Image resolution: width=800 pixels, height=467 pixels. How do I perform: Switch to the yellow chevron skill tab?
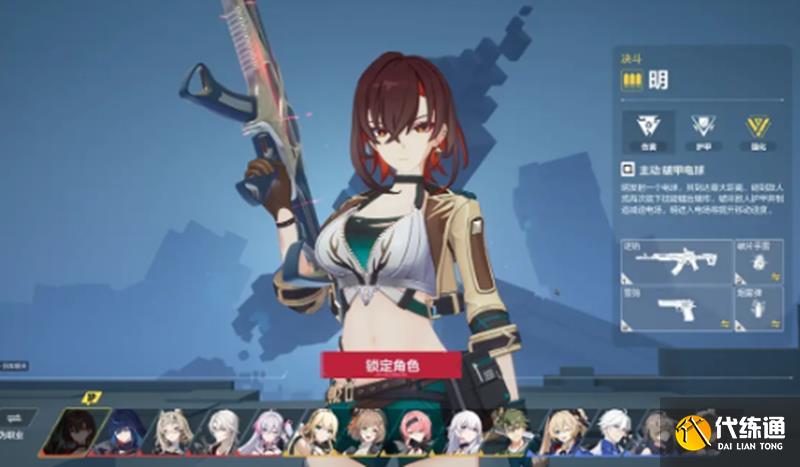757,130
